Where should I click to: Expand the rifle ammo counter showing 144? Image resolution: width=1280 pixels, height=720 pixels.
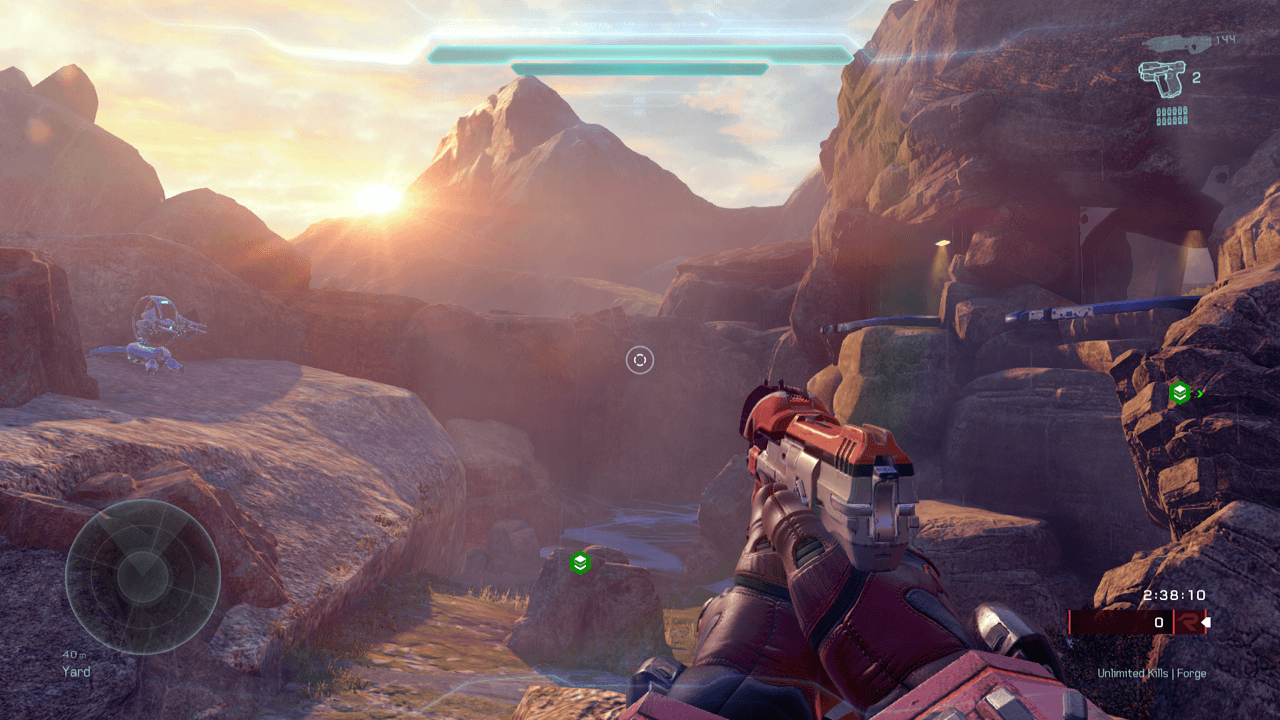(1225, 39)
